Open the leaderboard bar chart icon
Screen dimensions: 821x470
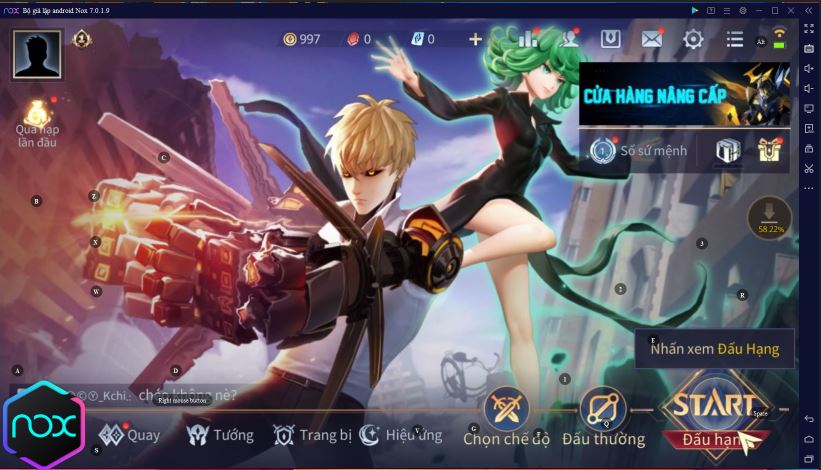[x=529, y=39]
